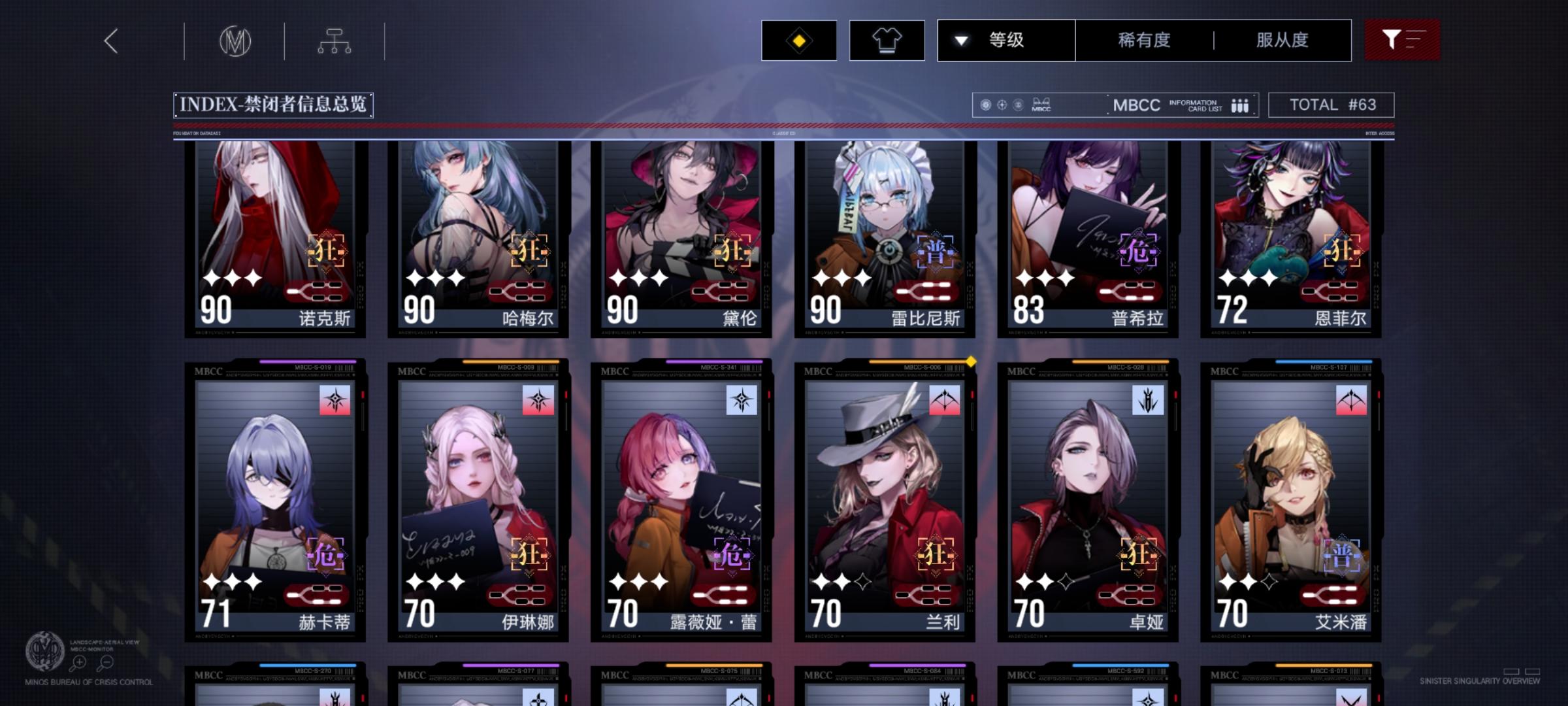1568x706 pixels.
Task: Switch to the 稀有度 sorting tab
Action: click(1142, 40)
